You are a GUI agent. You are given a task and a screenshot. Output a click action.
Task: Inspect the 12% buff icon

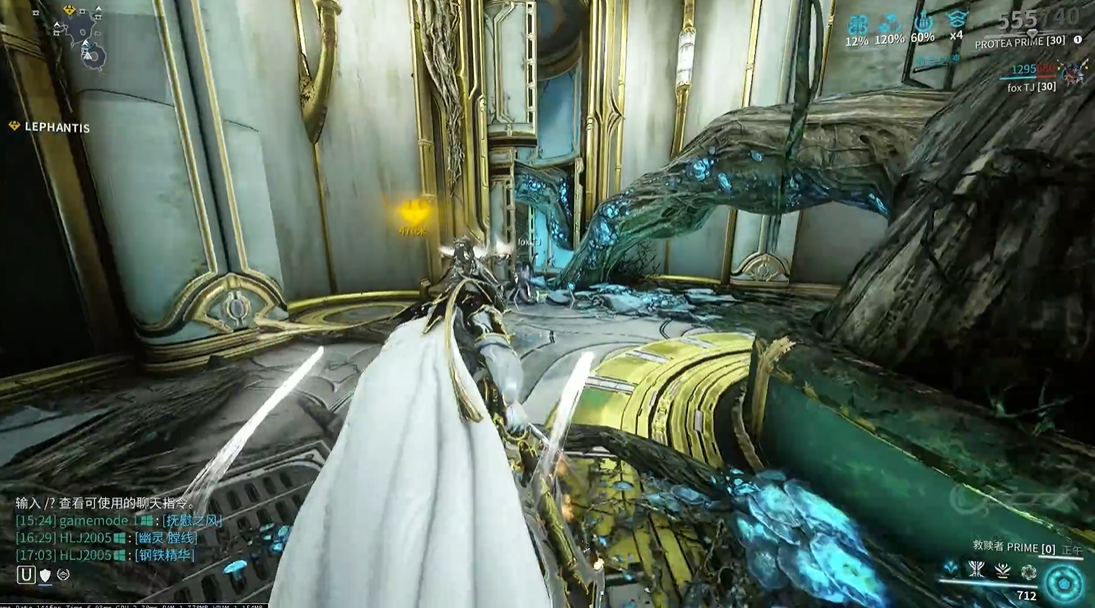pyautogui.click(x=857, y=24)
